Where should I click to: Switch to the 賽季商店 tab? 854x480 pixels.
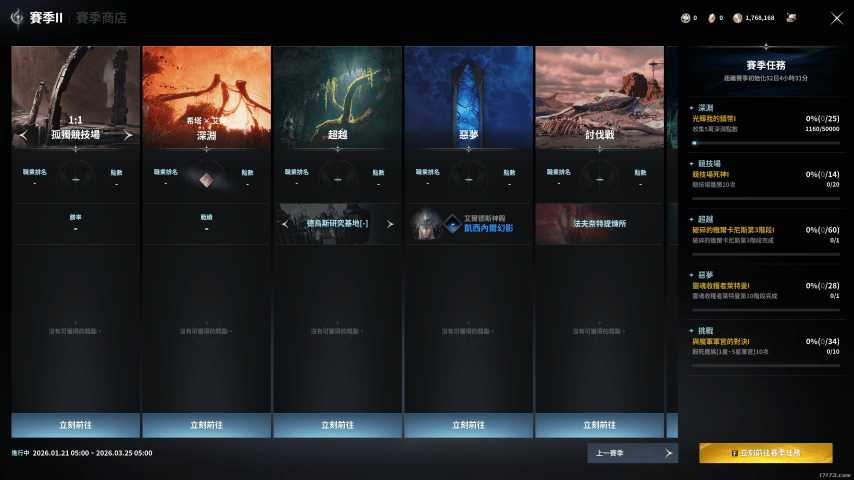[101, 18]
